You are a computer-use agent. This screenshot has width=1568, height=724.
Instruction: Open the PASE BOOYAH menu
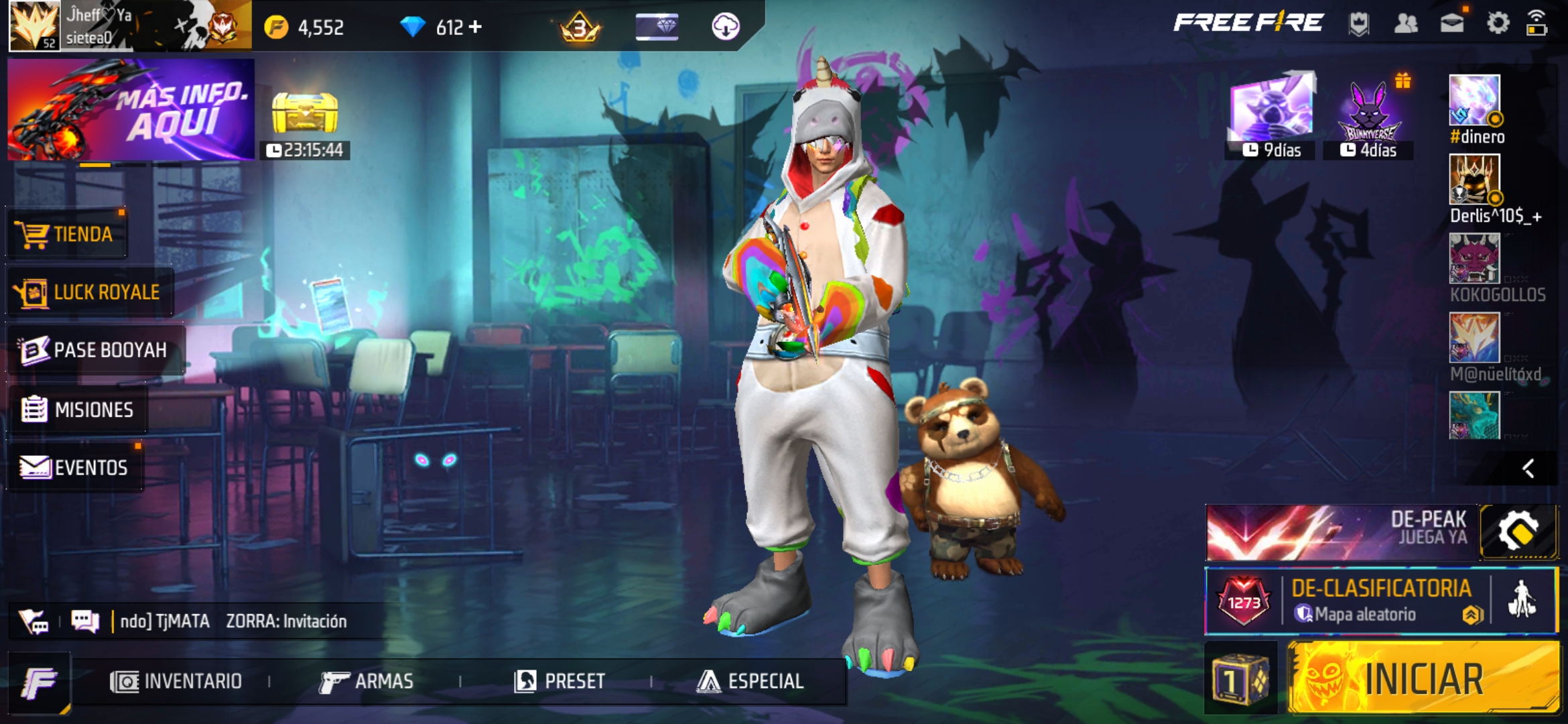95,350
